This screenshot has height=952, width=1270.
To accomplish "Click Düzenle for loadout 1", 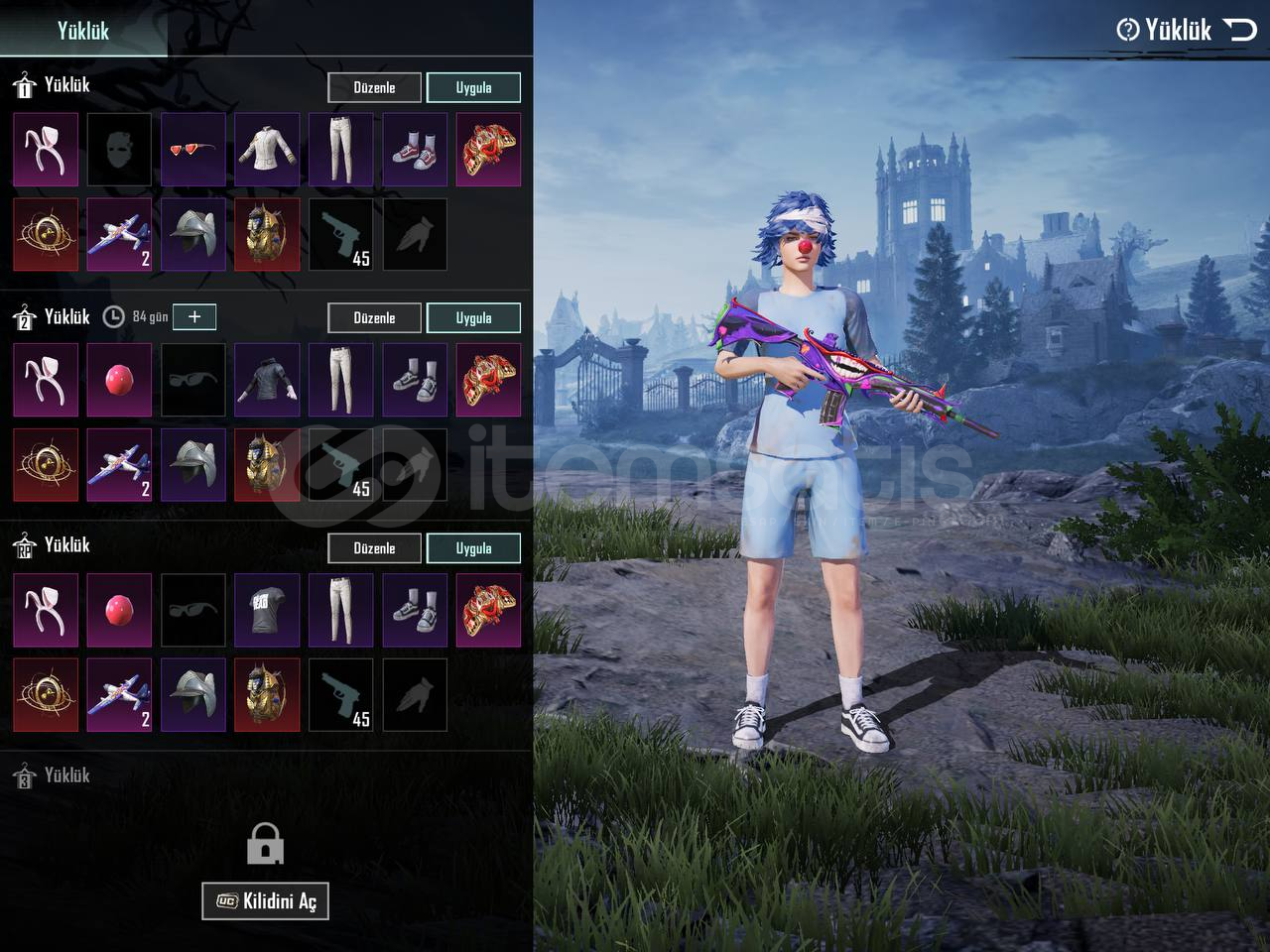I will 374,87.
